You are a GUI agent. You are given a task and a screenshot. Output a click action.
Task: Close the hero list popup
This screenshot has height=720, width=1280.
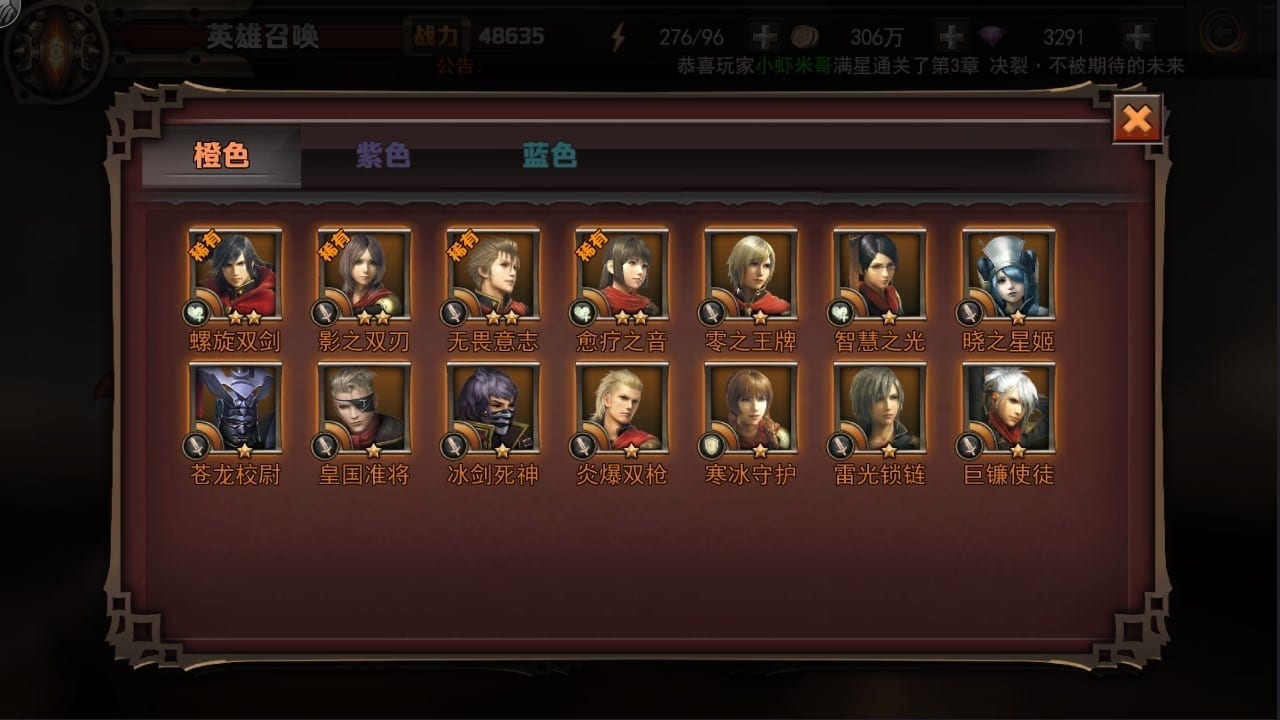1137,120
